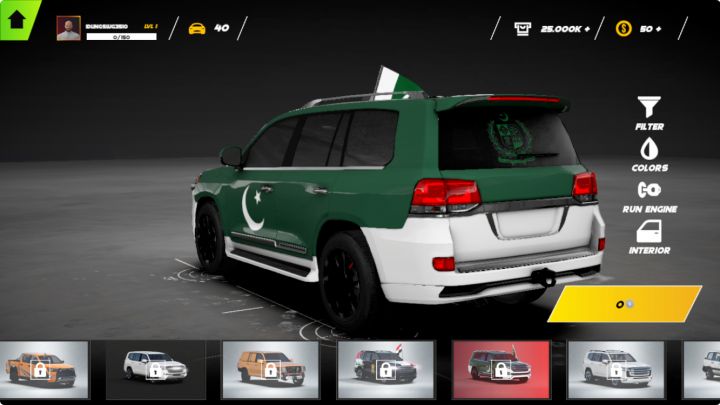
Task: Open the player profile avatar
Action: click(68, 28)
